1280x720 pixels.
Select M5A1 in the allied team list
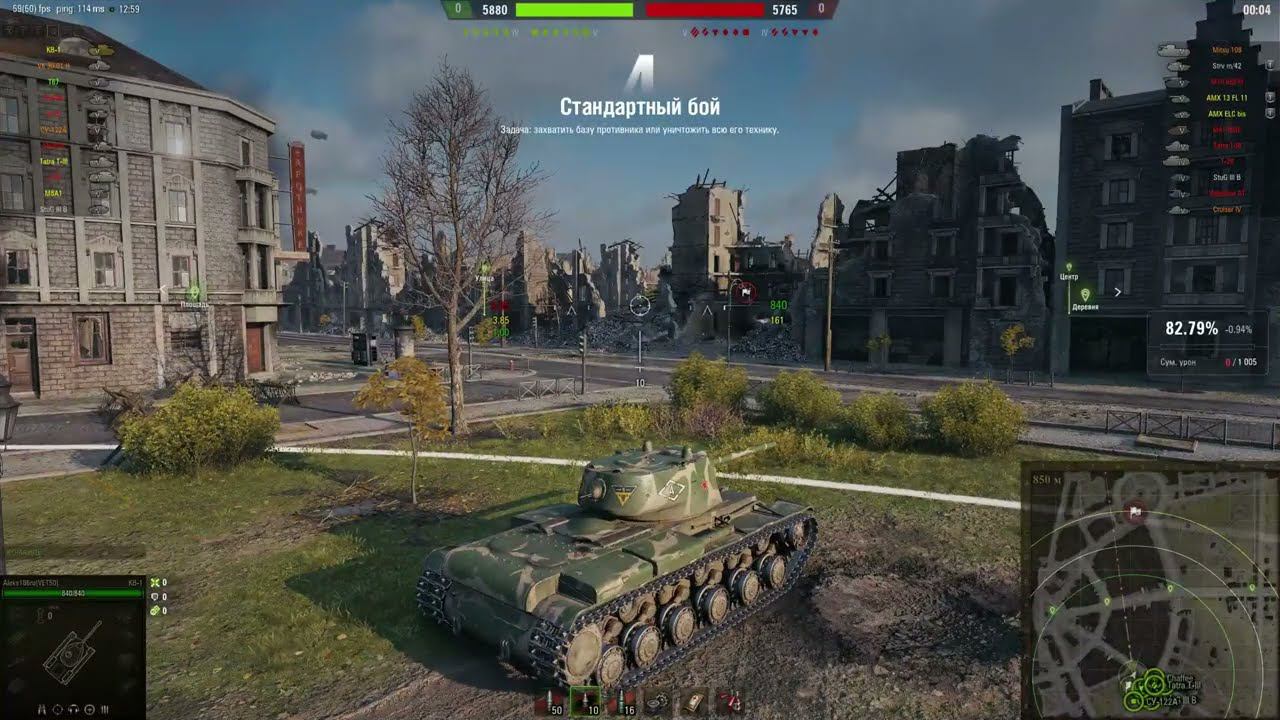pyautogui.click(x=54, y=193)
